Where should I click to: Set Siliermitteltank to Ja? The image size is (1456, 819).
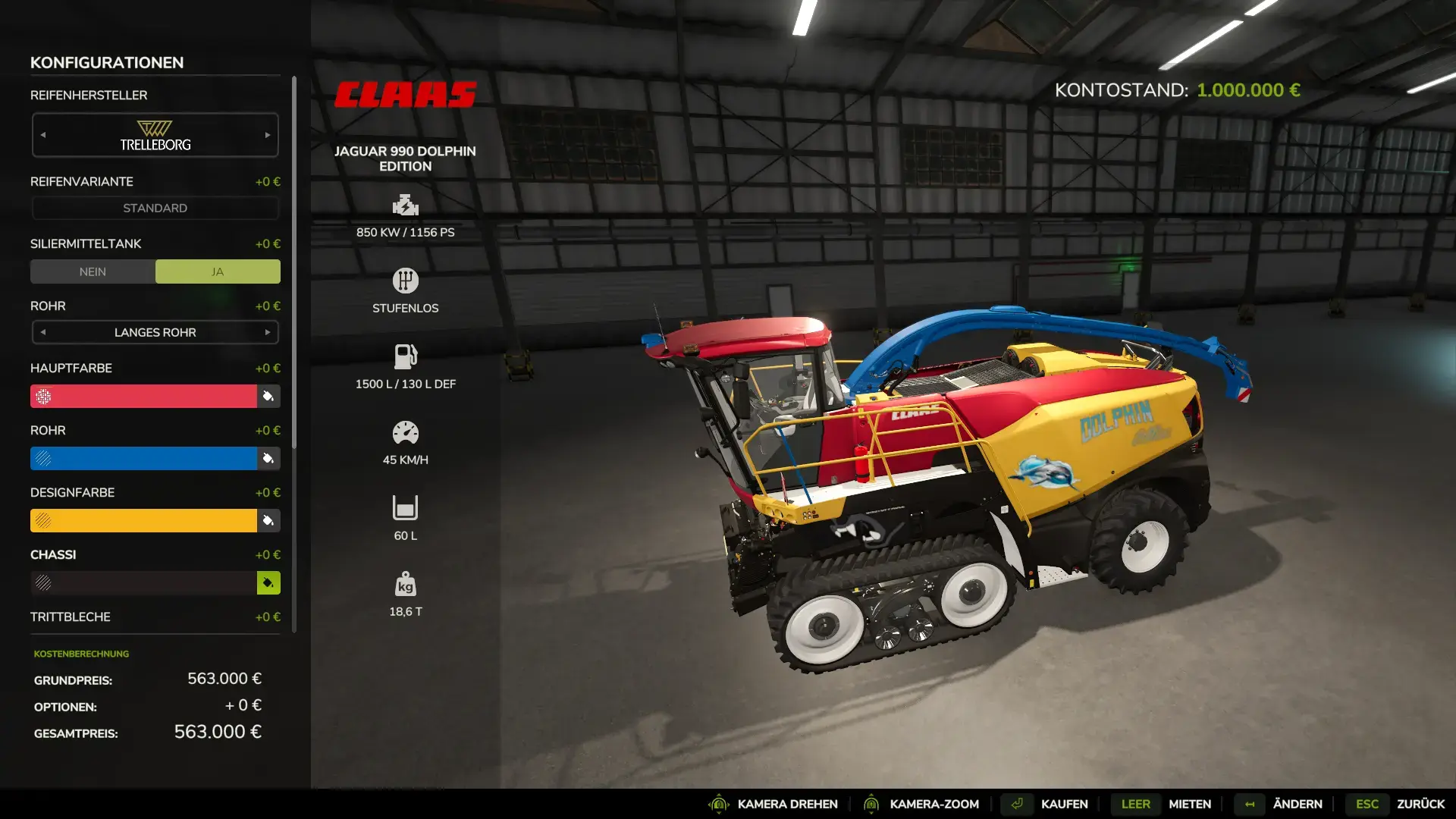218,271
